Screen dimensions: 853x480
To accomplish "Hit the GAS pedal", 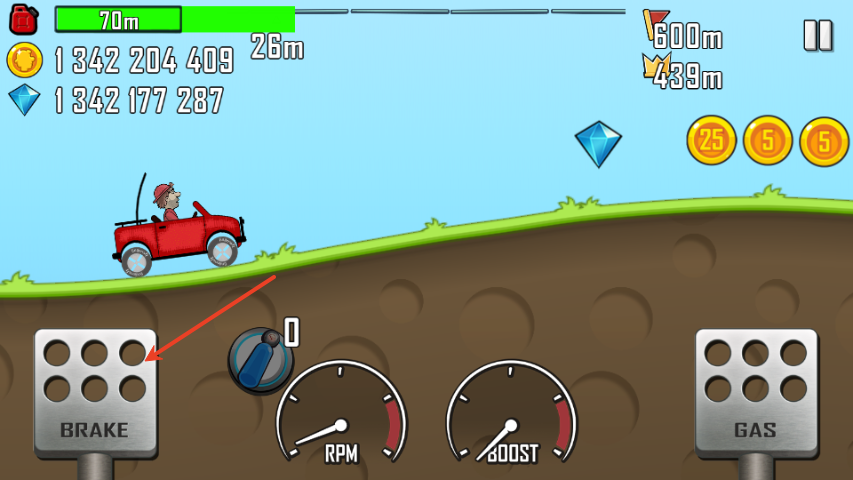I will pyautogui.click(x=755, y=392).
